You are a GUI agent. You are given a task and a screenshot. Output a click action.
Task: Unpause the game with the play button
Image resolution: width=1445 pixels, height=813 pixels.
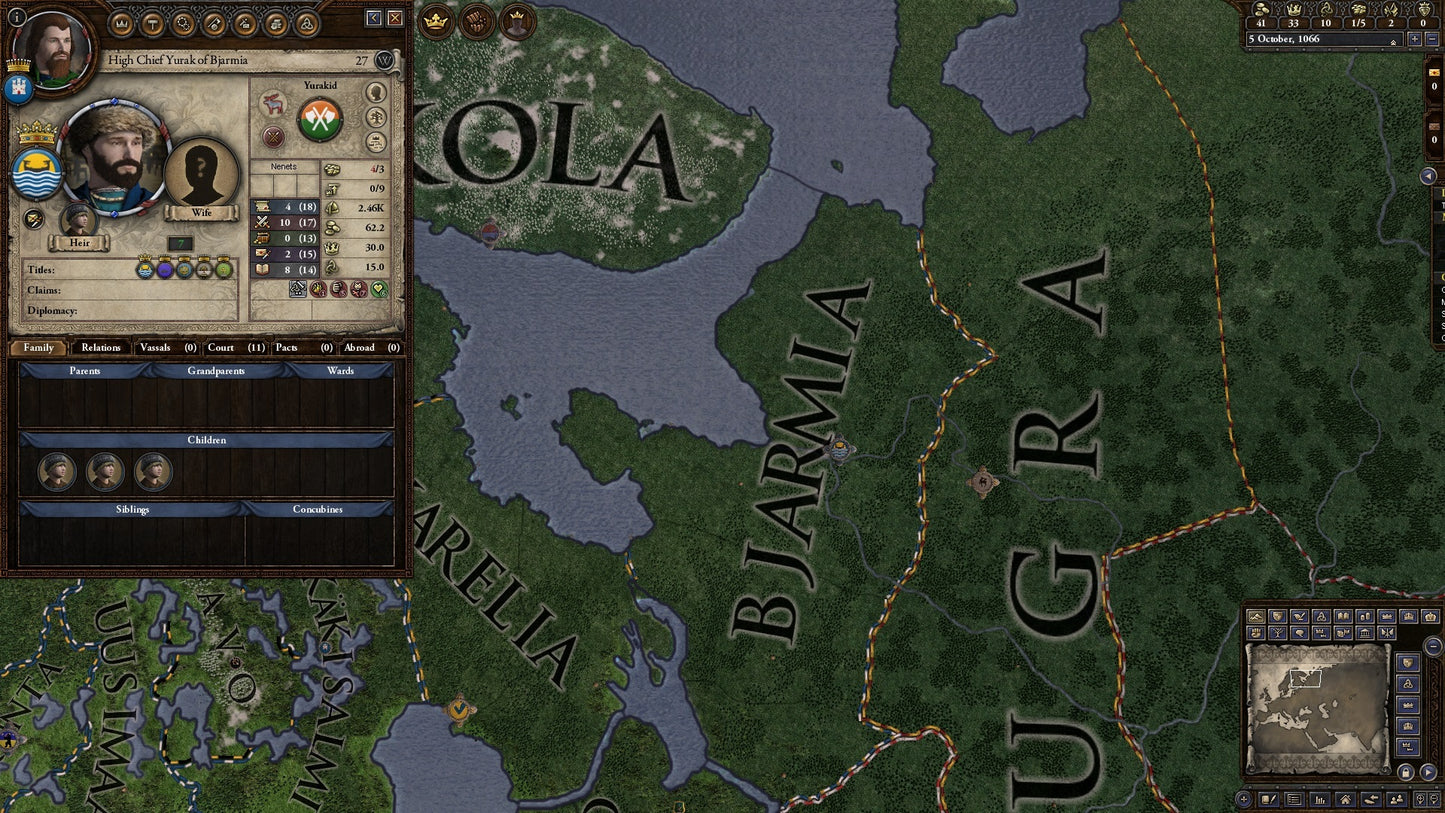tap(1428, 771)
